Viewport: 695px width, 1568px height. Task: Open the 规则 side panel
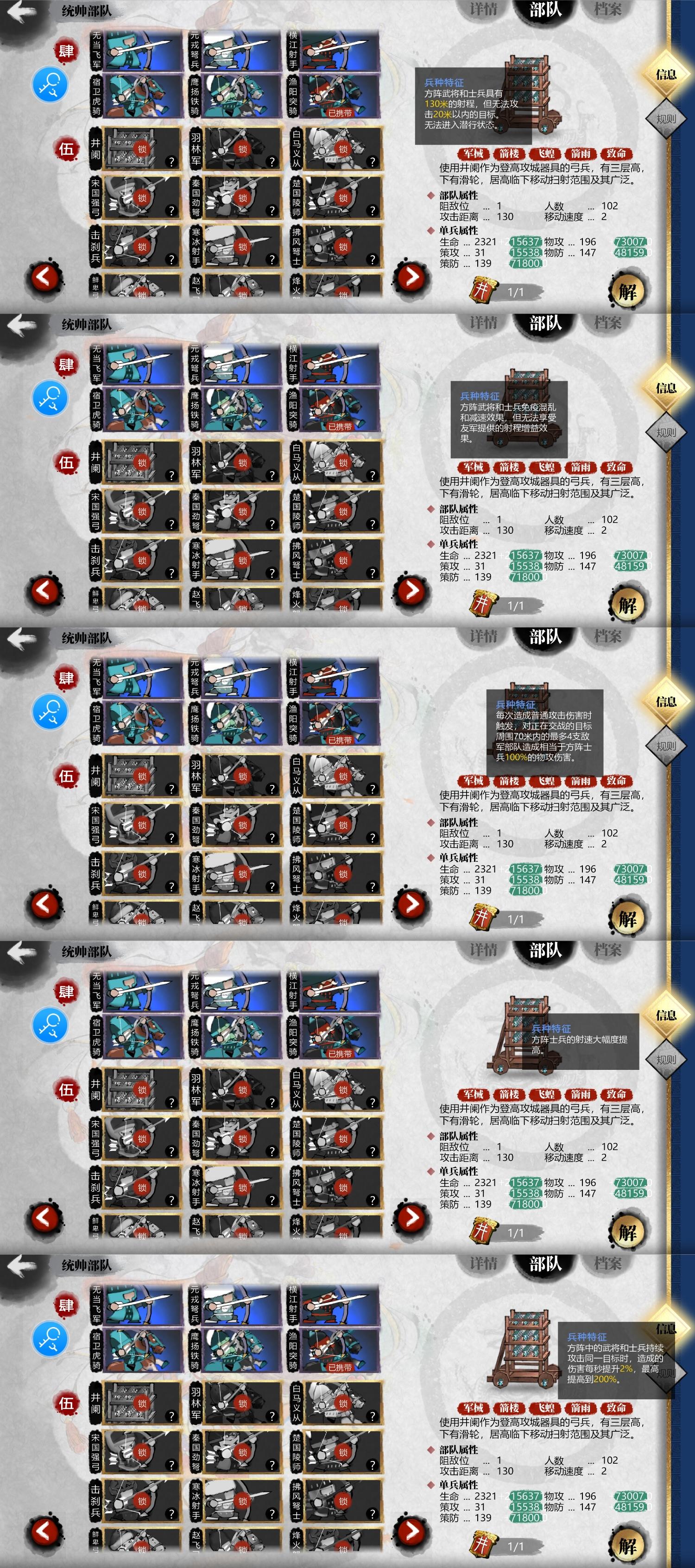point(666,120)
